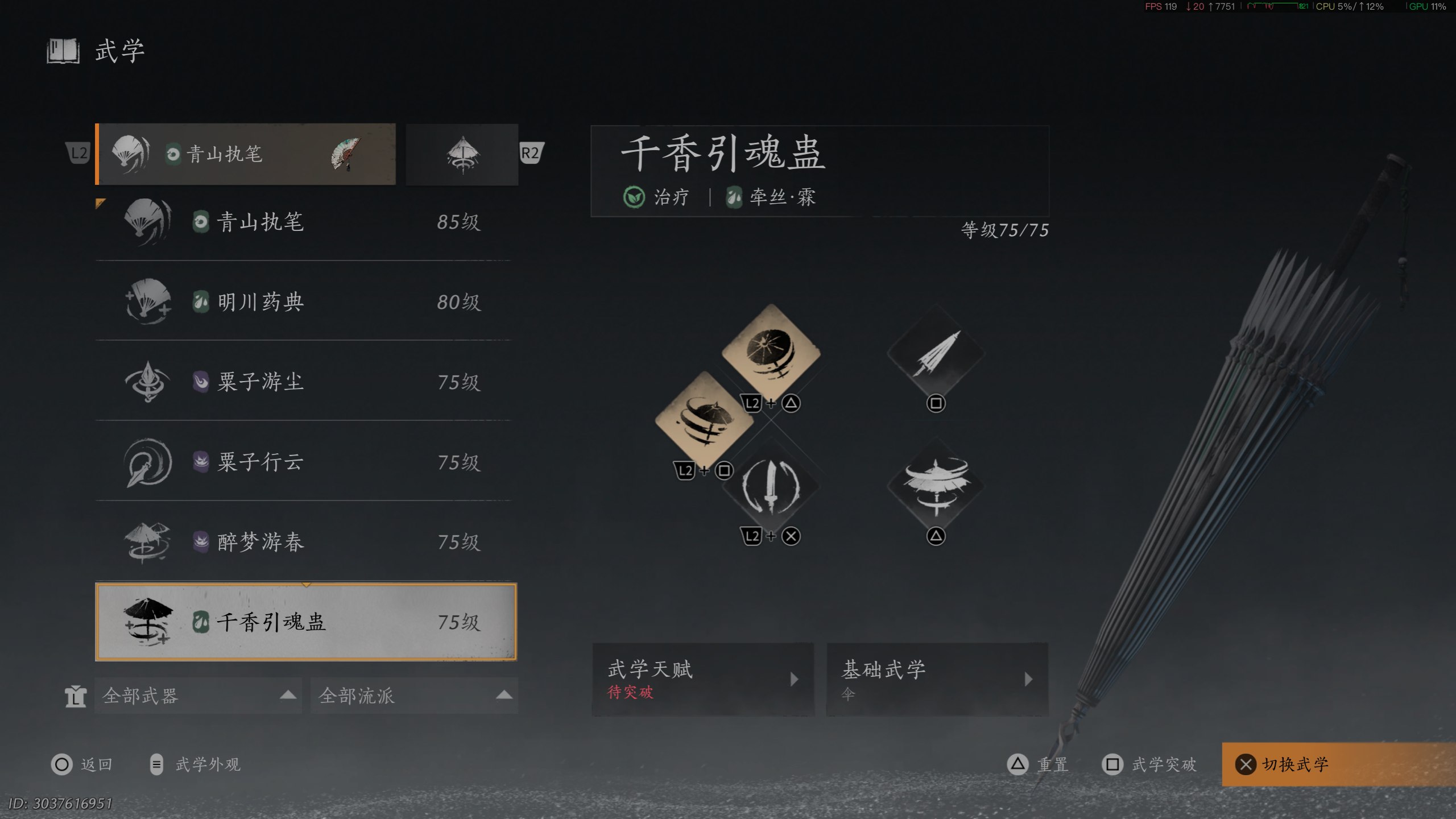Click the 武学 book icon in the header
Viewport: 1456px width, 819px height.
pyautogui.click(x=62, y=51)
